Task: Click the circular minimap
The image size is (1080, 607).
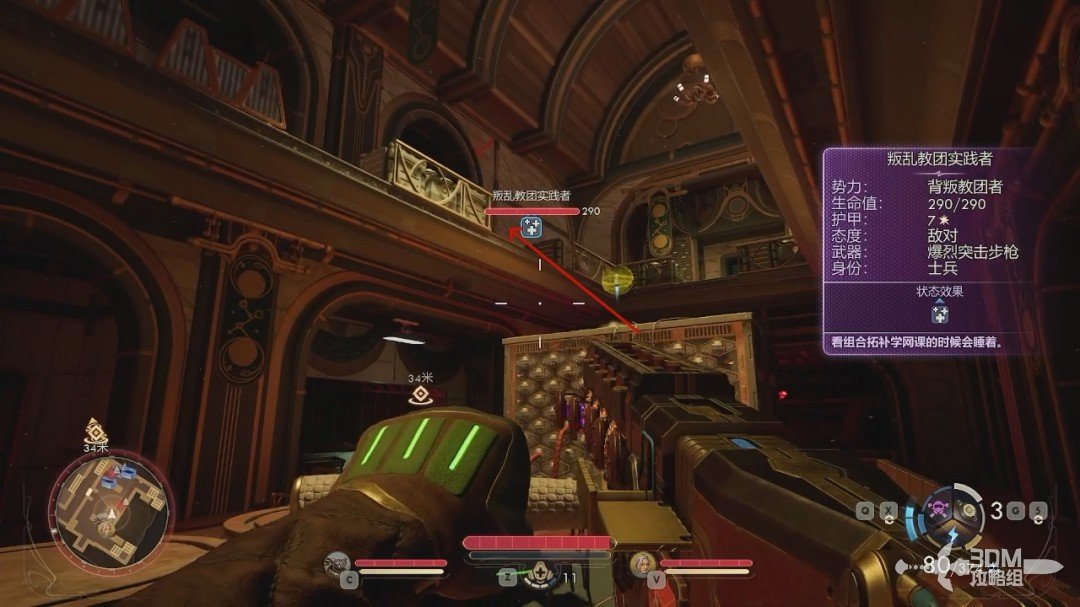Action: 111,507
